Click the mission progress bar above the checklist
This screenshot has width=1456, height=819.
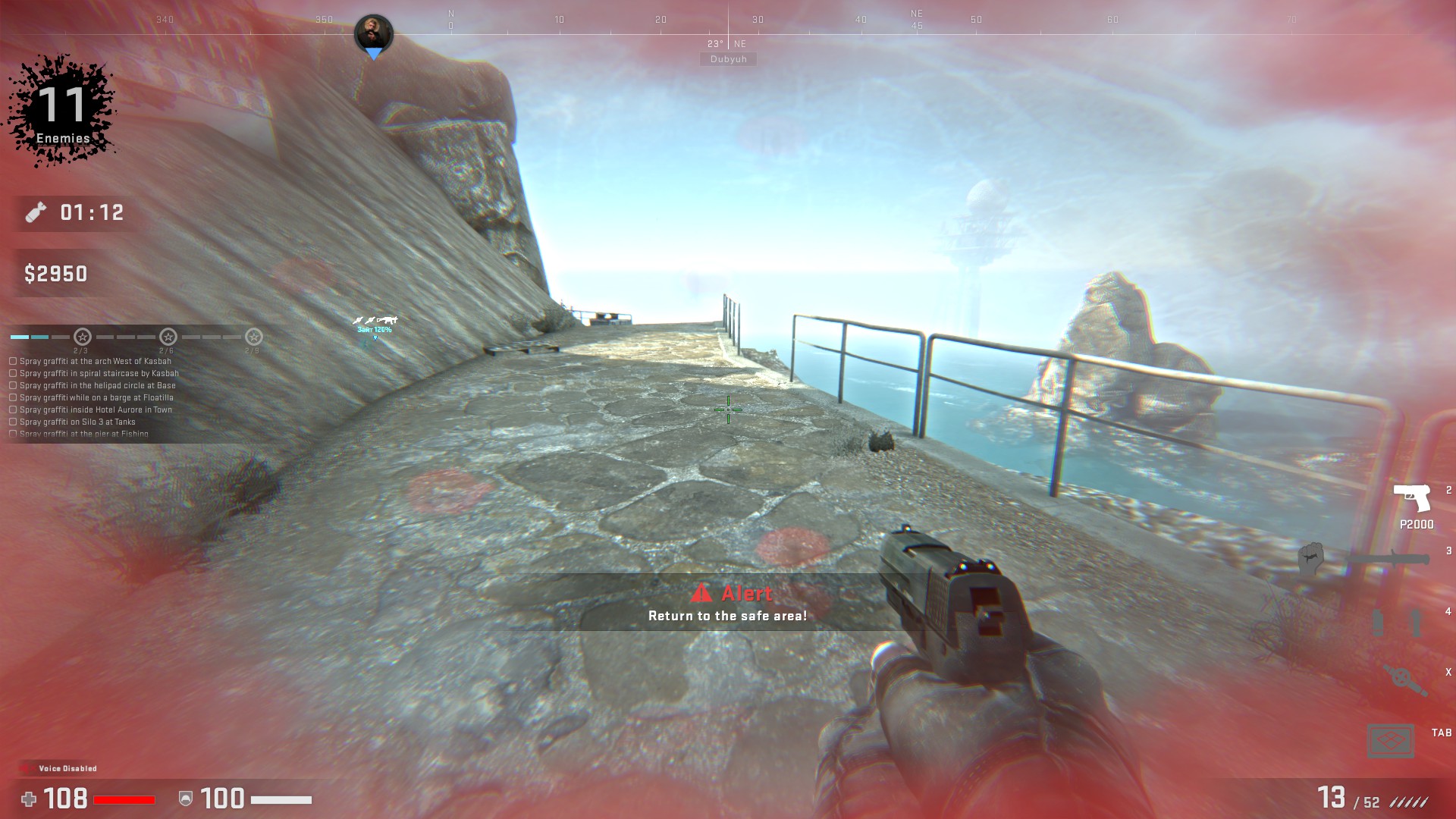38,336
